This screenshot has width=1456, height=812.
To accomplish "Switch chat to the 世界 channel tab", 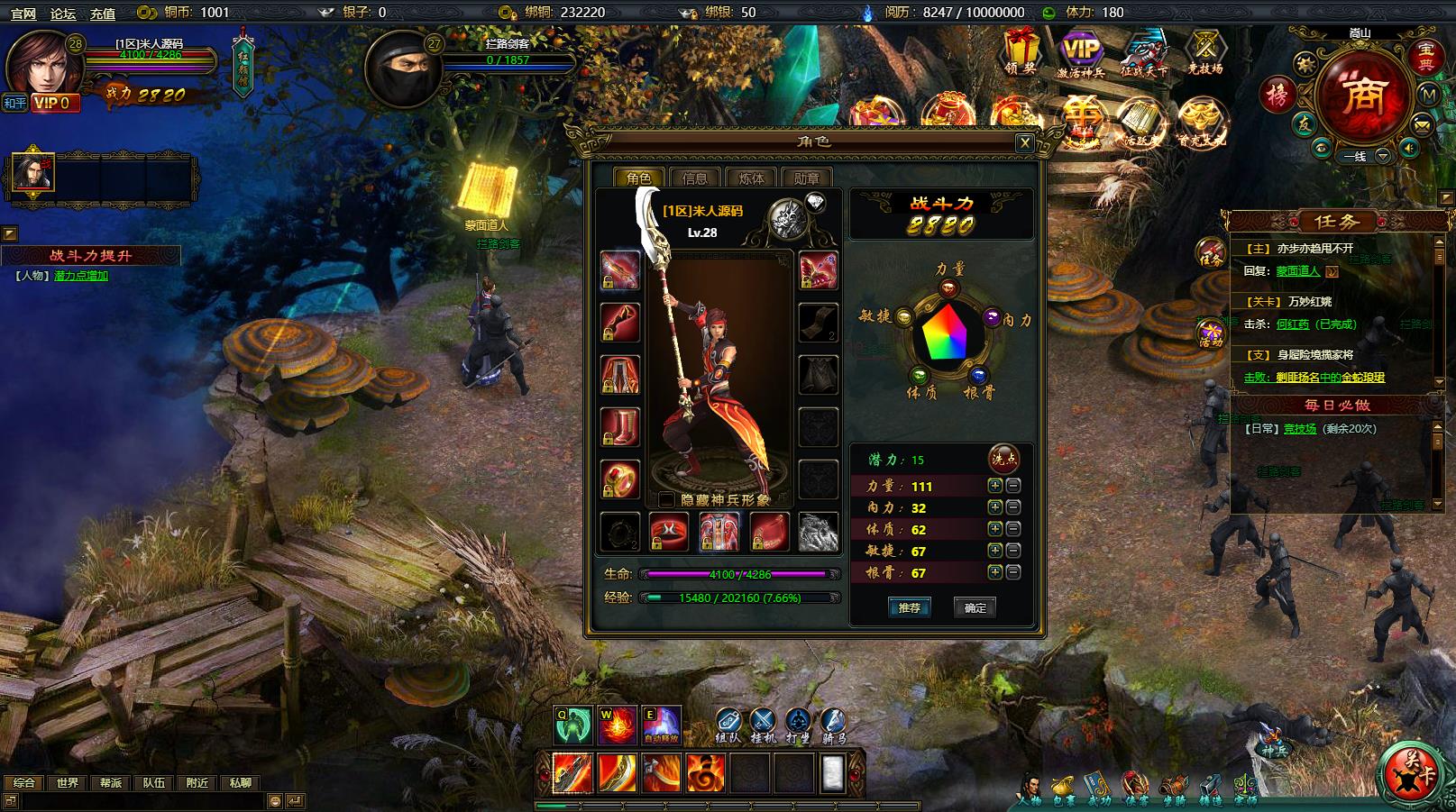I will click(67, 782).
